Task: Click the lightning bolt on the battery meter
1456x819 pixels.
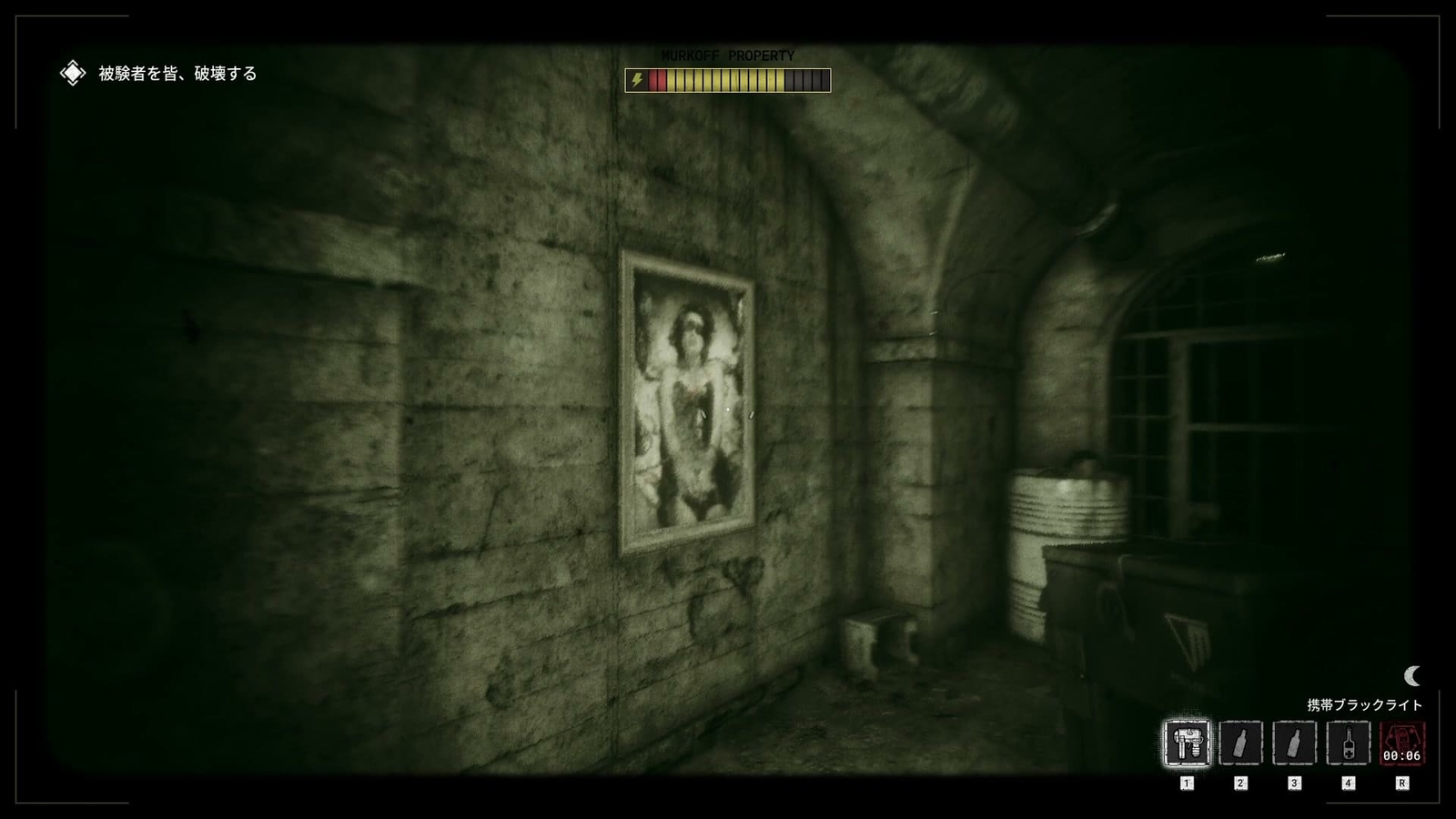Action: pyautogui.click(x=637, y=80)
